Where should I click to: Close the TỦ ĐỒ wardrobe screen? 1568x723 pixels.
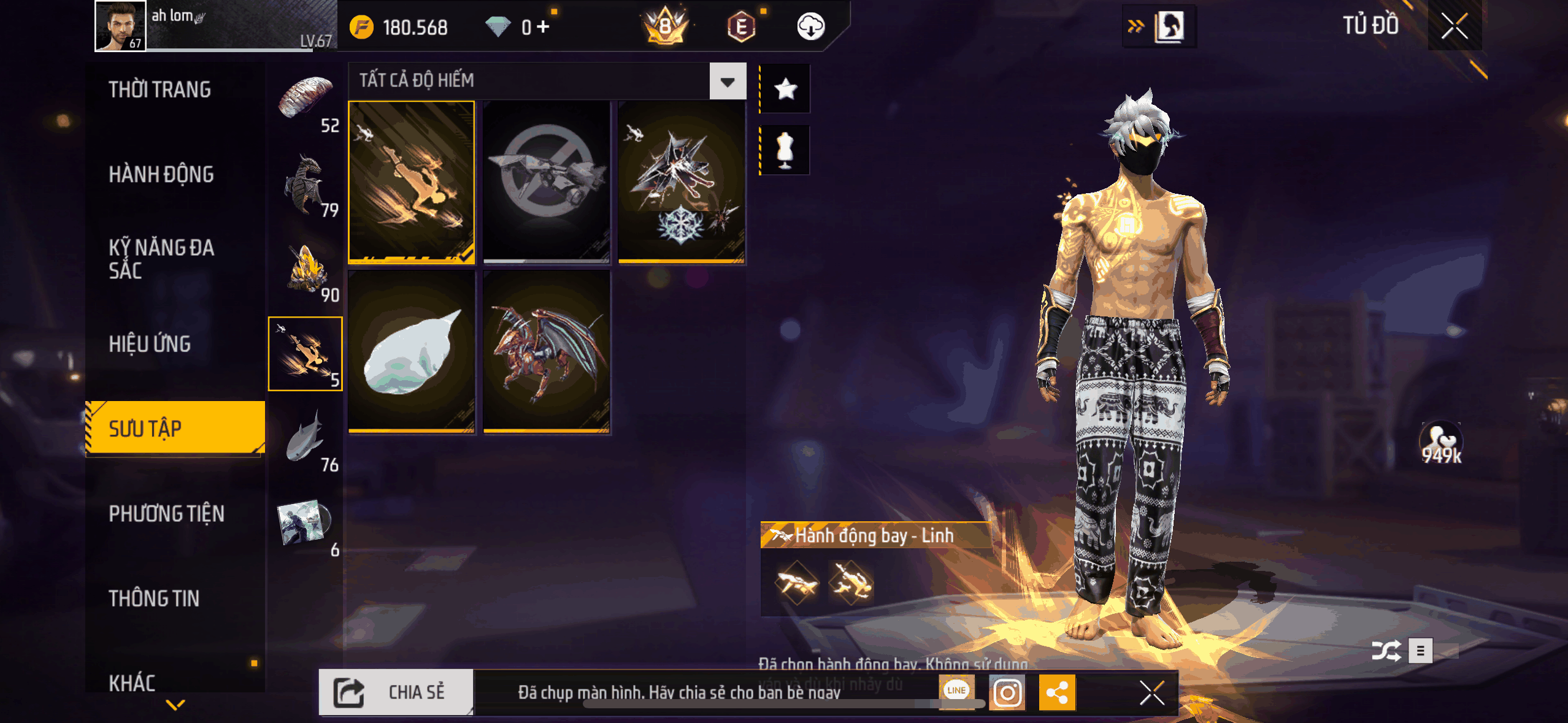pyautogui.click(x=1454, y=26)
